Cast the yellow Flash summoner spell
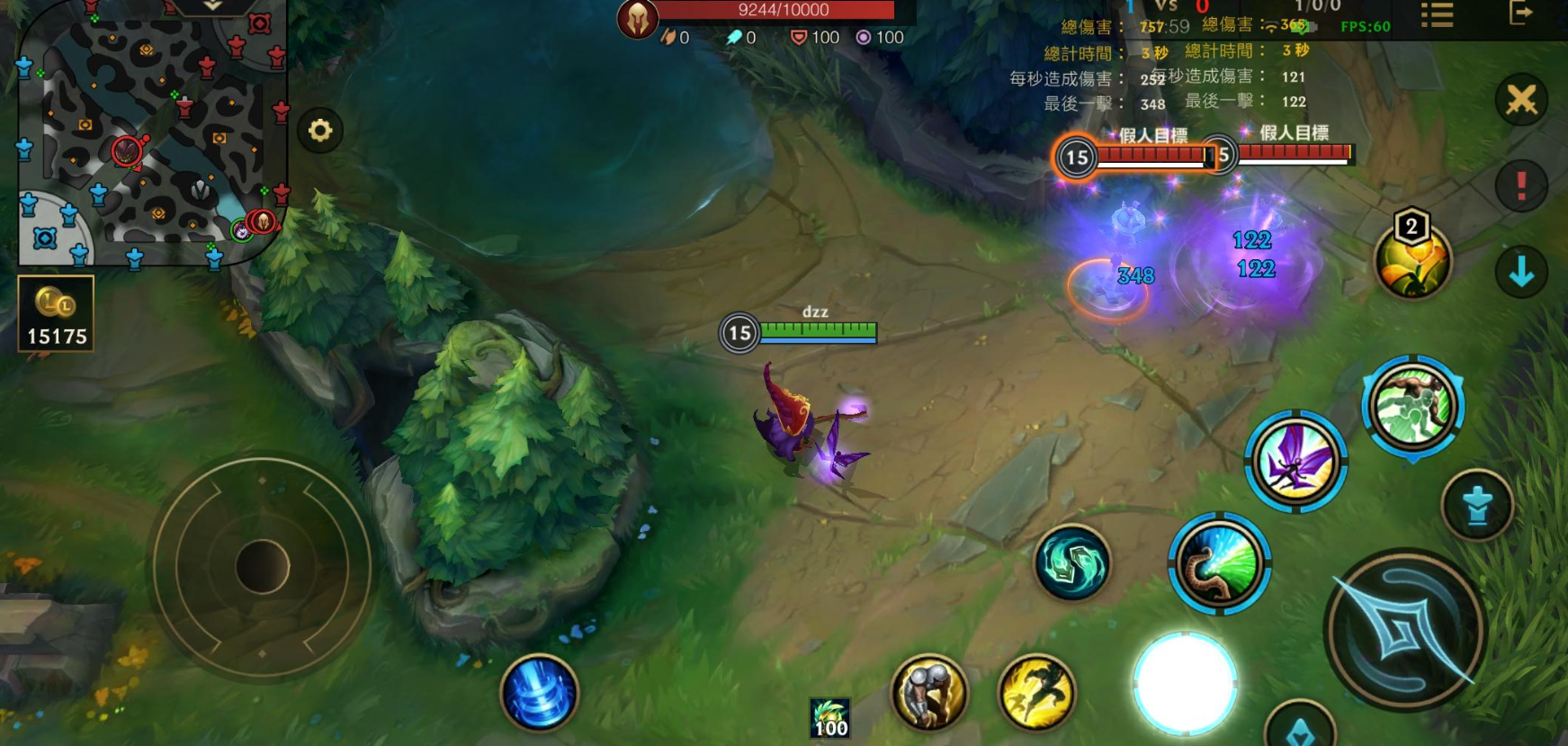1568x746 pixels. pyautogui.click(x=1036, y=693)
